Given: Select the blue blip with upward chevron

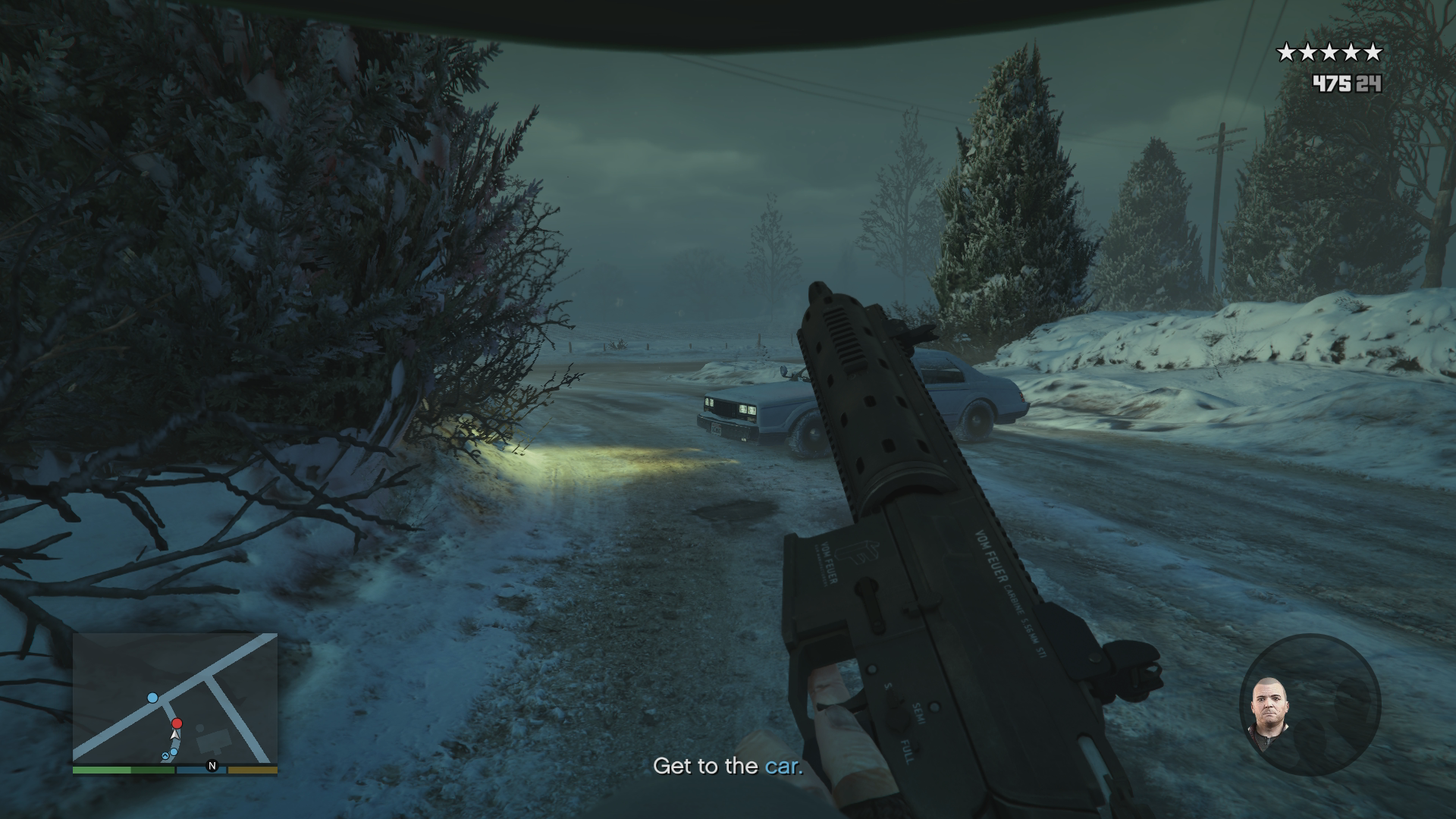Looking at the screenshot, I should point(165,756).
